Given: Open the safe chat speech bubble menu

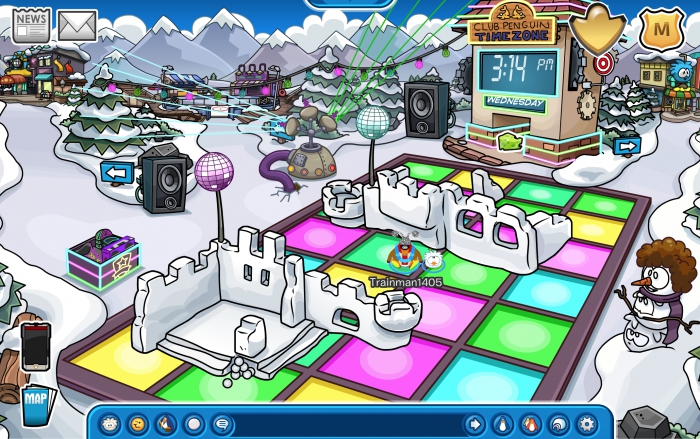Looking at the screenshot, I should (221, 423).
